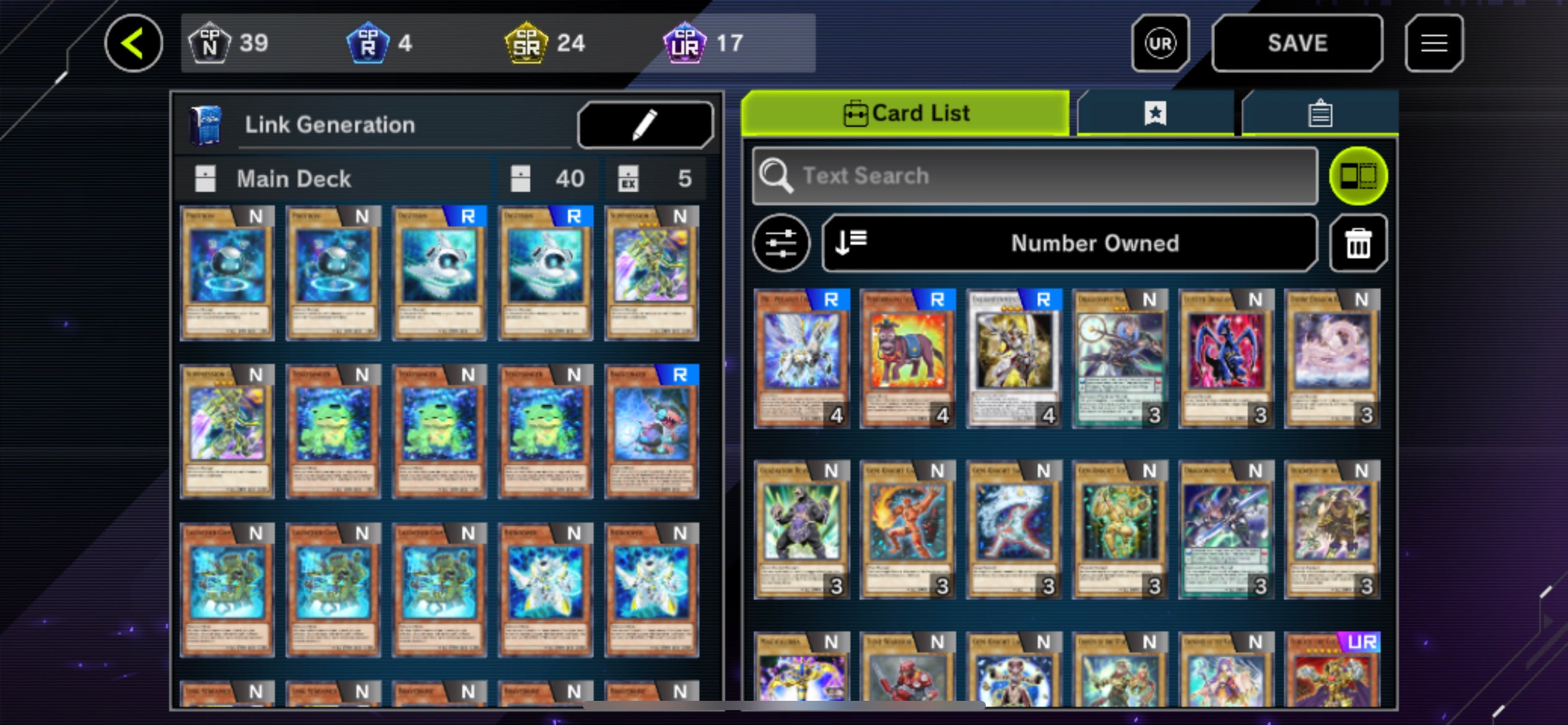Click the trash icon to clear filters

pos(1357,243)
